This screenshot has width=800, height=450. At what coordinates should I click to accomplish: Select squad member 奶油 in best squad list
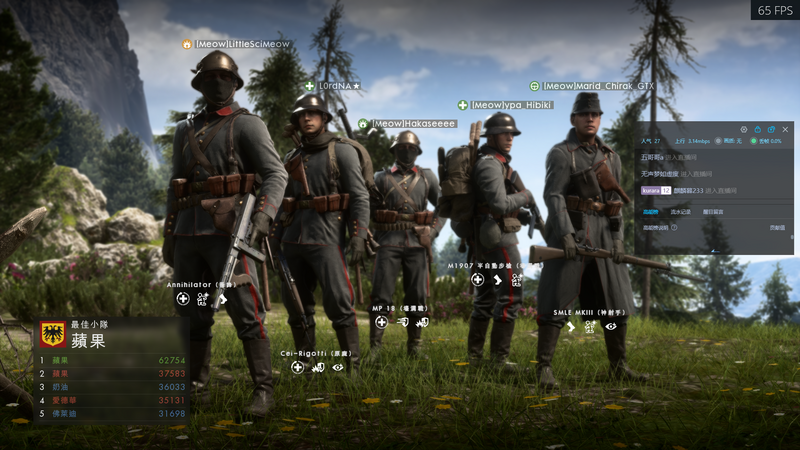pyautogui.click(x=62, y=386)
